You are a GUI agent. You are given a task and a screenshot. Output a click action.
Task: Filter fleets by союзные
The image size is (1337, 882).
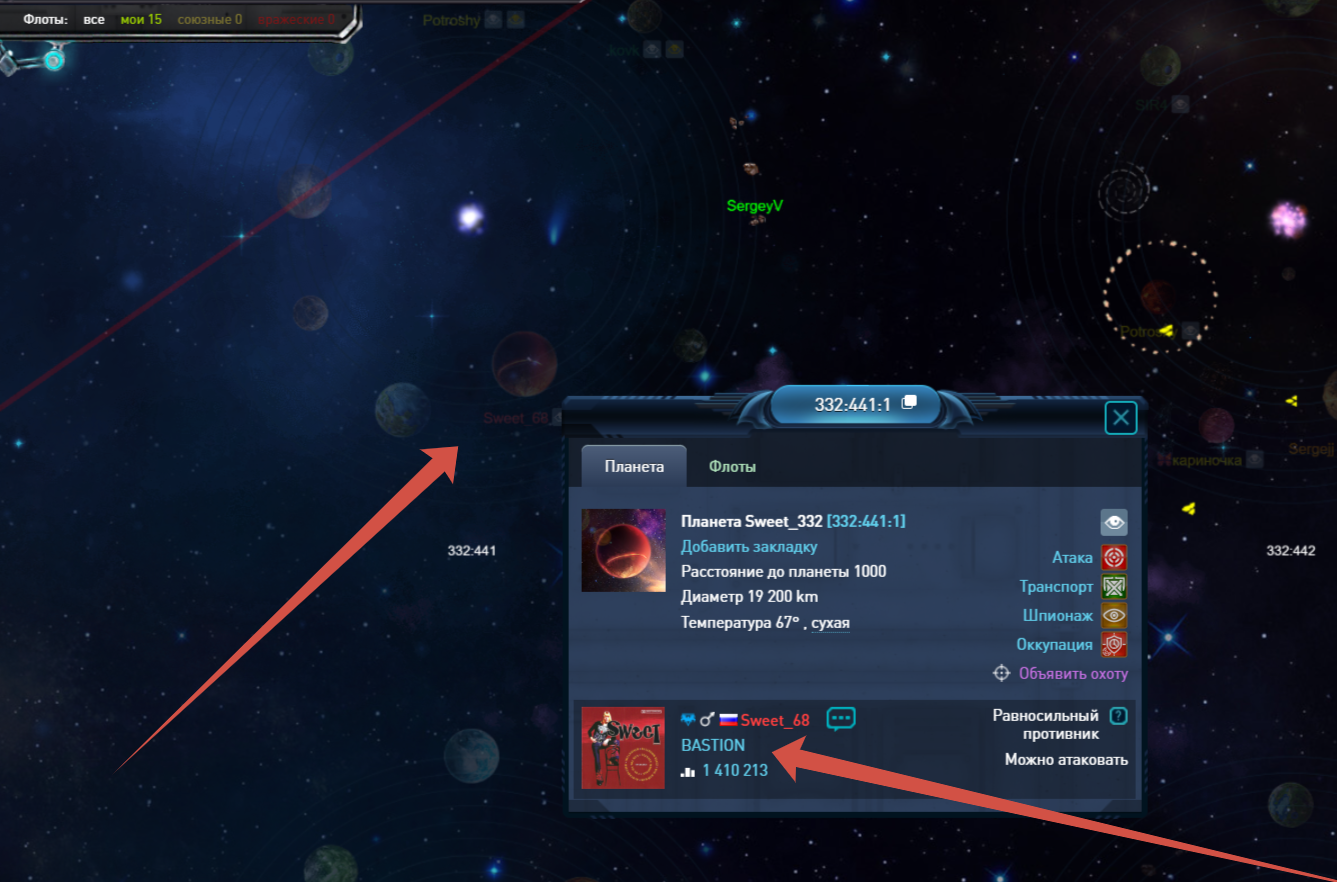tap(209, 19)
